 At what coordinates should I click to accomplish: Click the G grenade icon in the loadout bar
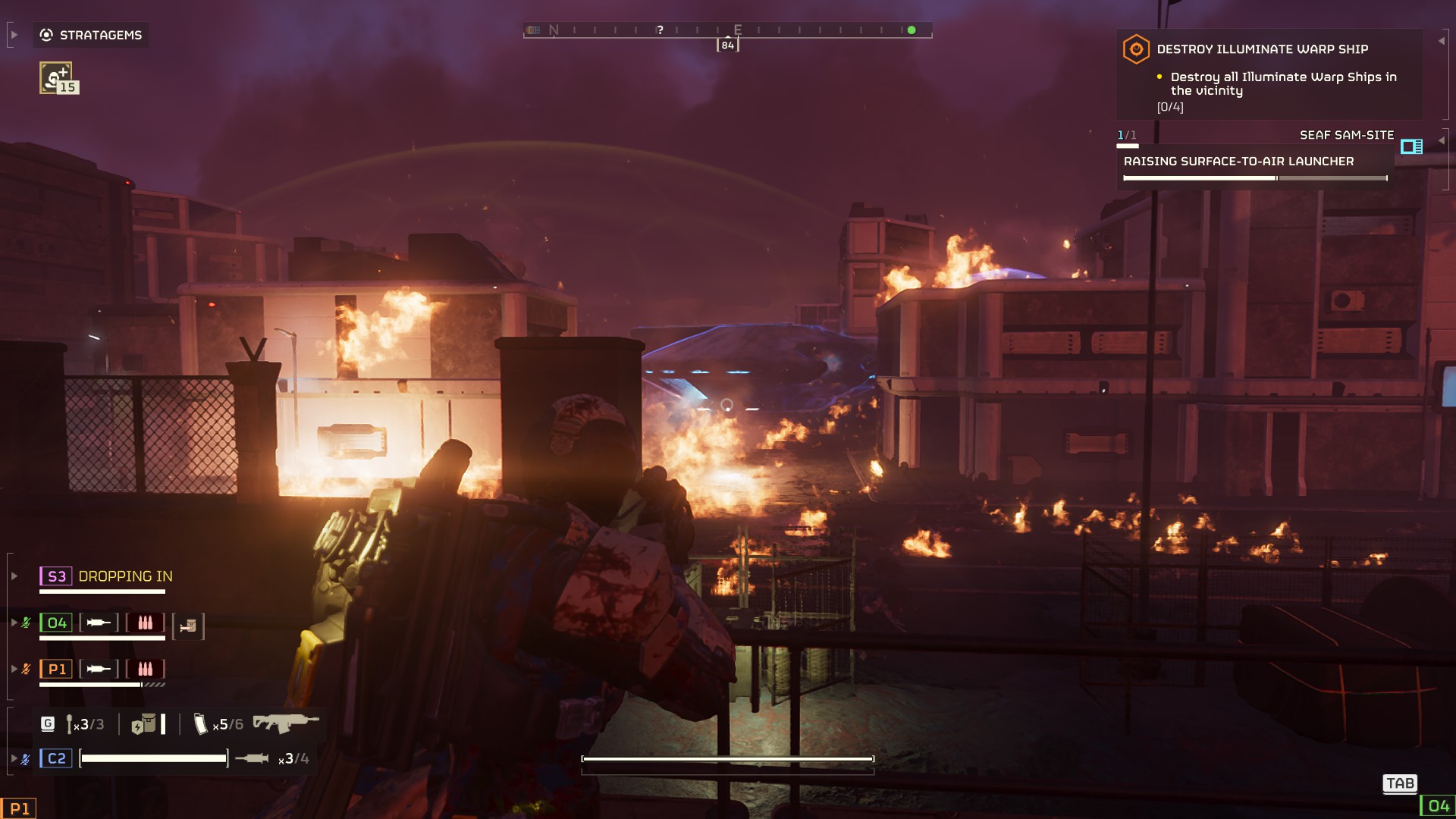pos(47,724)
